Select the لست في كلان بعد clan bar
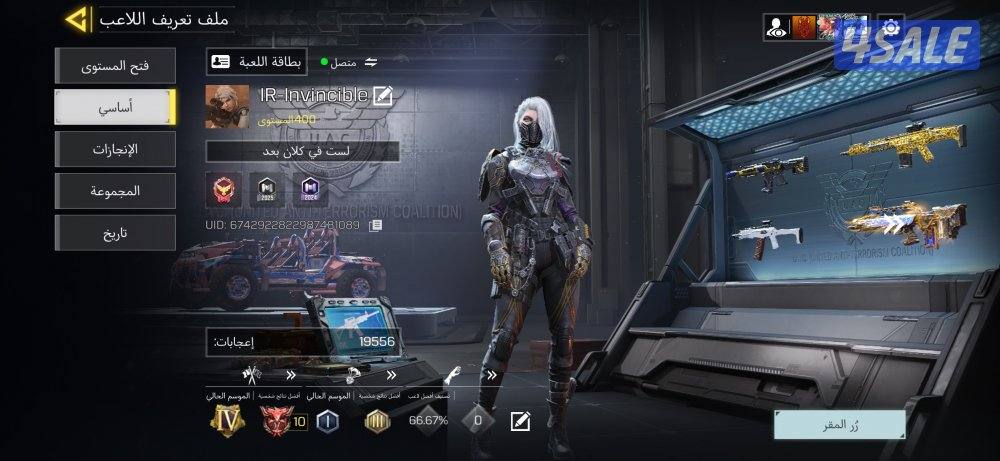The height and width of the screenshot is (461, 1000). click(302, 152)
